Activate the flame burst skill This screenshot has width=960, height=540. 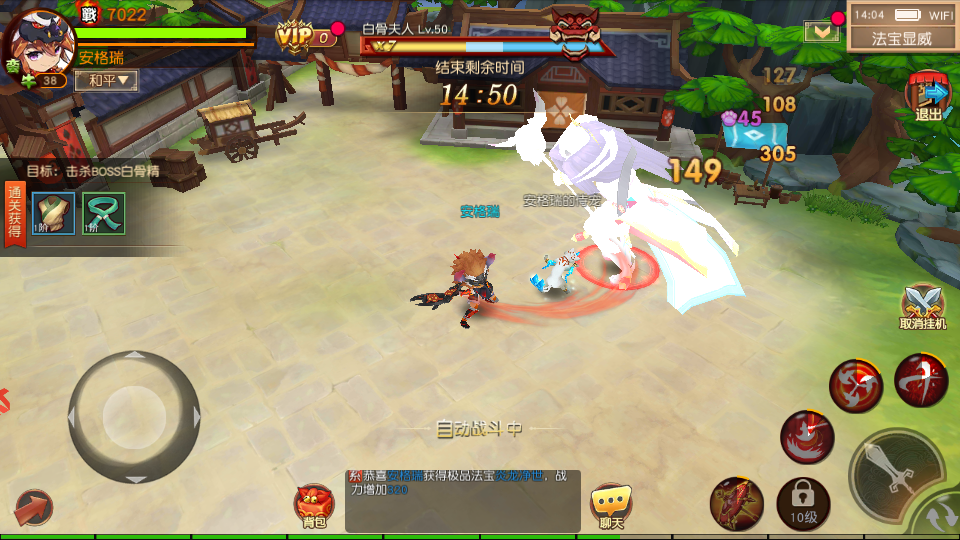(x=807, y=437)
